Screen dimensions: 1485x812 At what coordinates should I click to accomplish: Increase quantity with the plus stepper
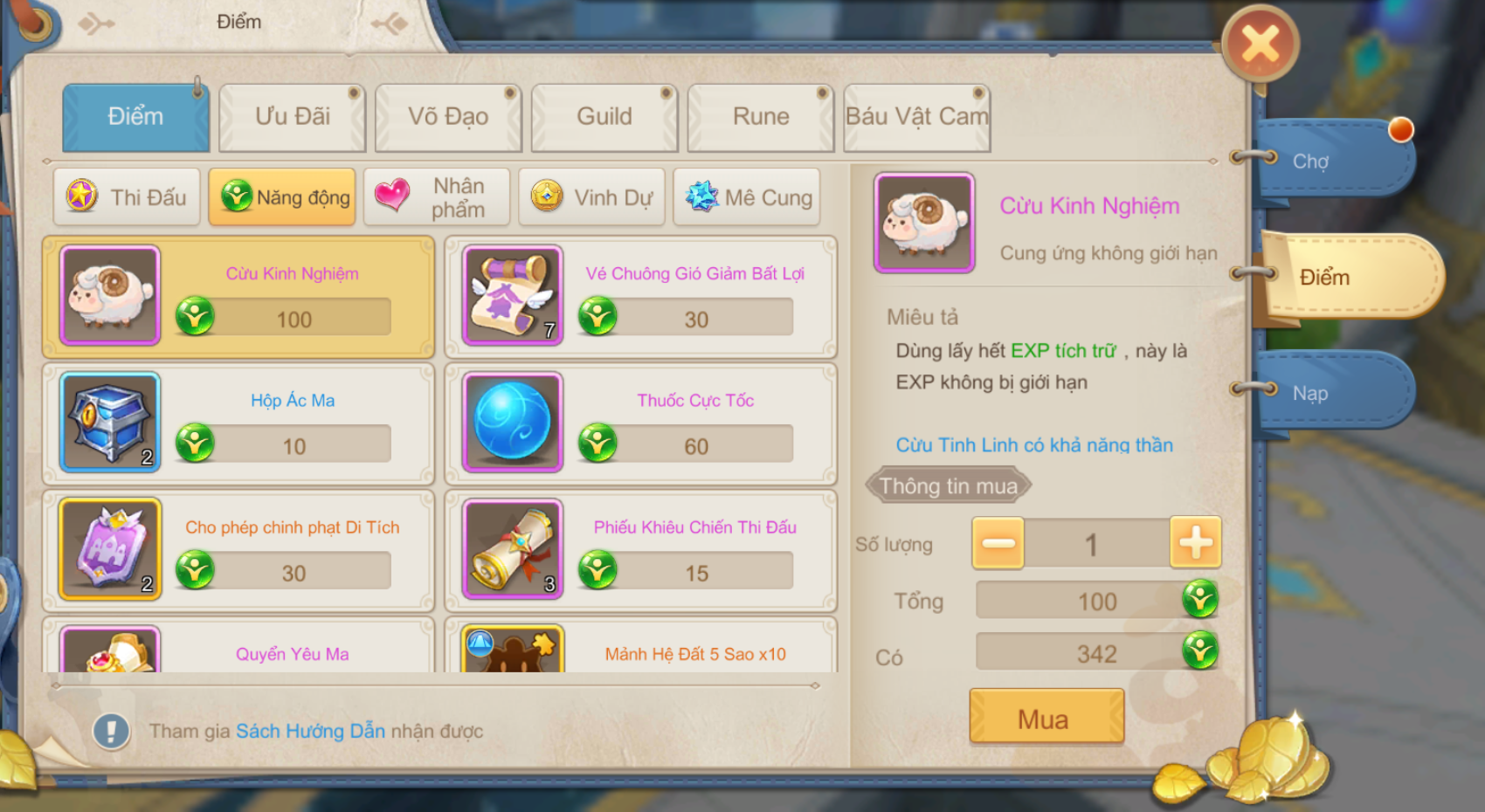click(1196, 542)
